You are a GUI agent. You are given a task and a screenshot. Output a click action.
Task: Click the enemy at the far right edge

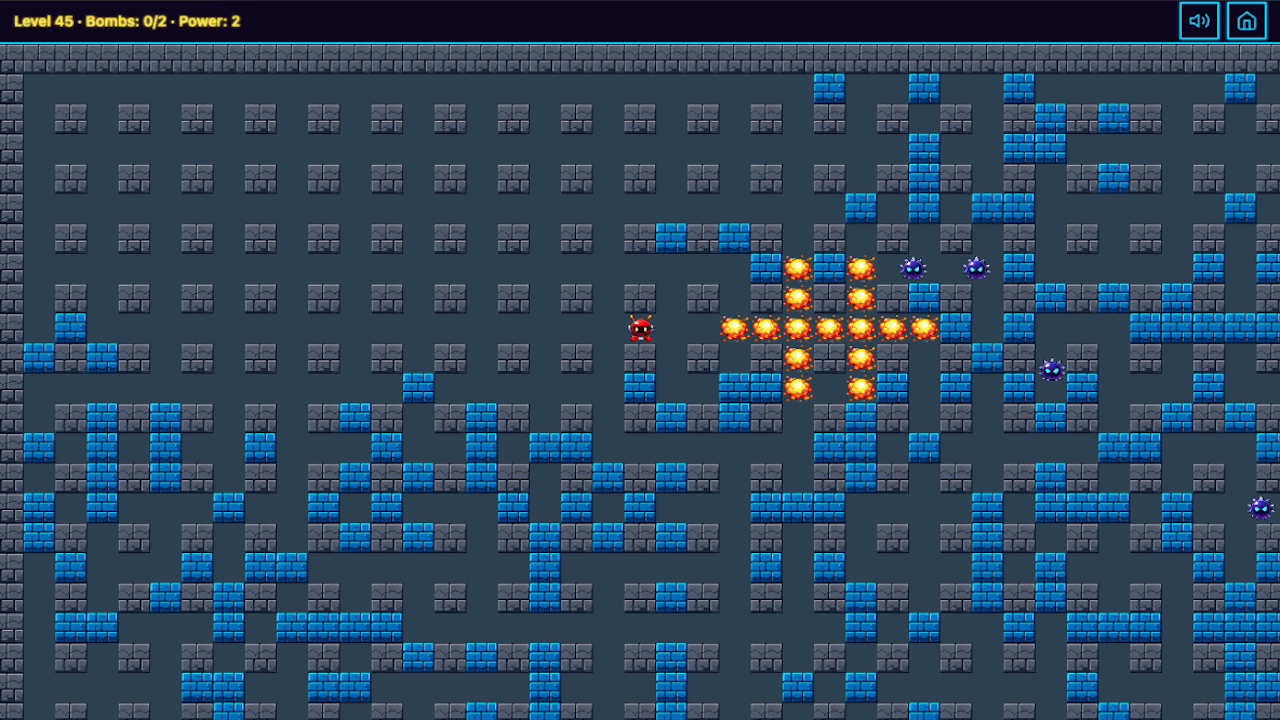1262,508
